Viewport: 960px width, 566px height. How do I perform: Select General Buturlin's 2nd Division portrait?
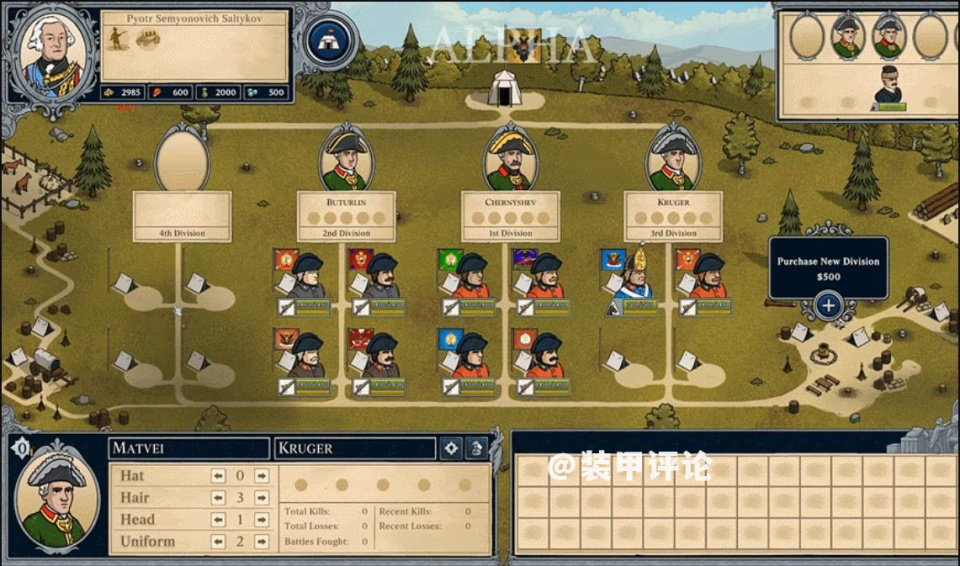346,160
